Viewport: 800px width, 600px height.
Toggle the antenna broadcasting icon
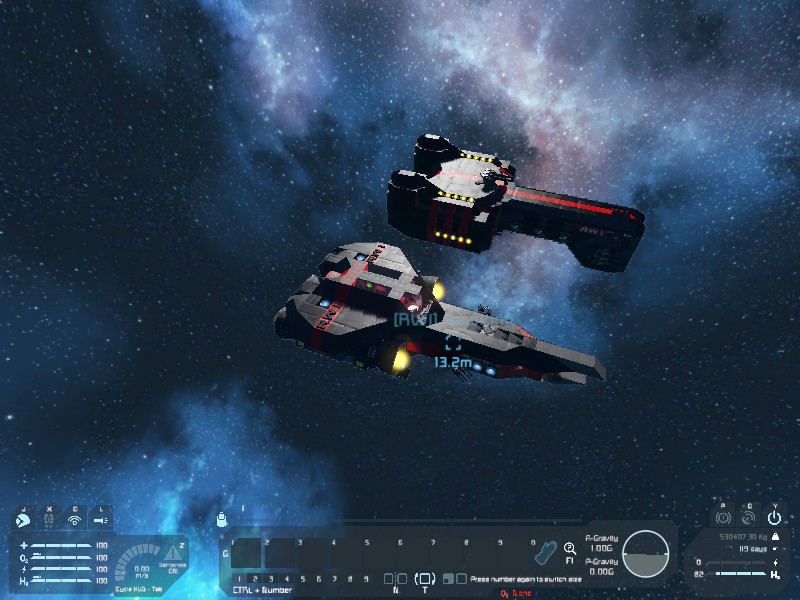point(74,519)
